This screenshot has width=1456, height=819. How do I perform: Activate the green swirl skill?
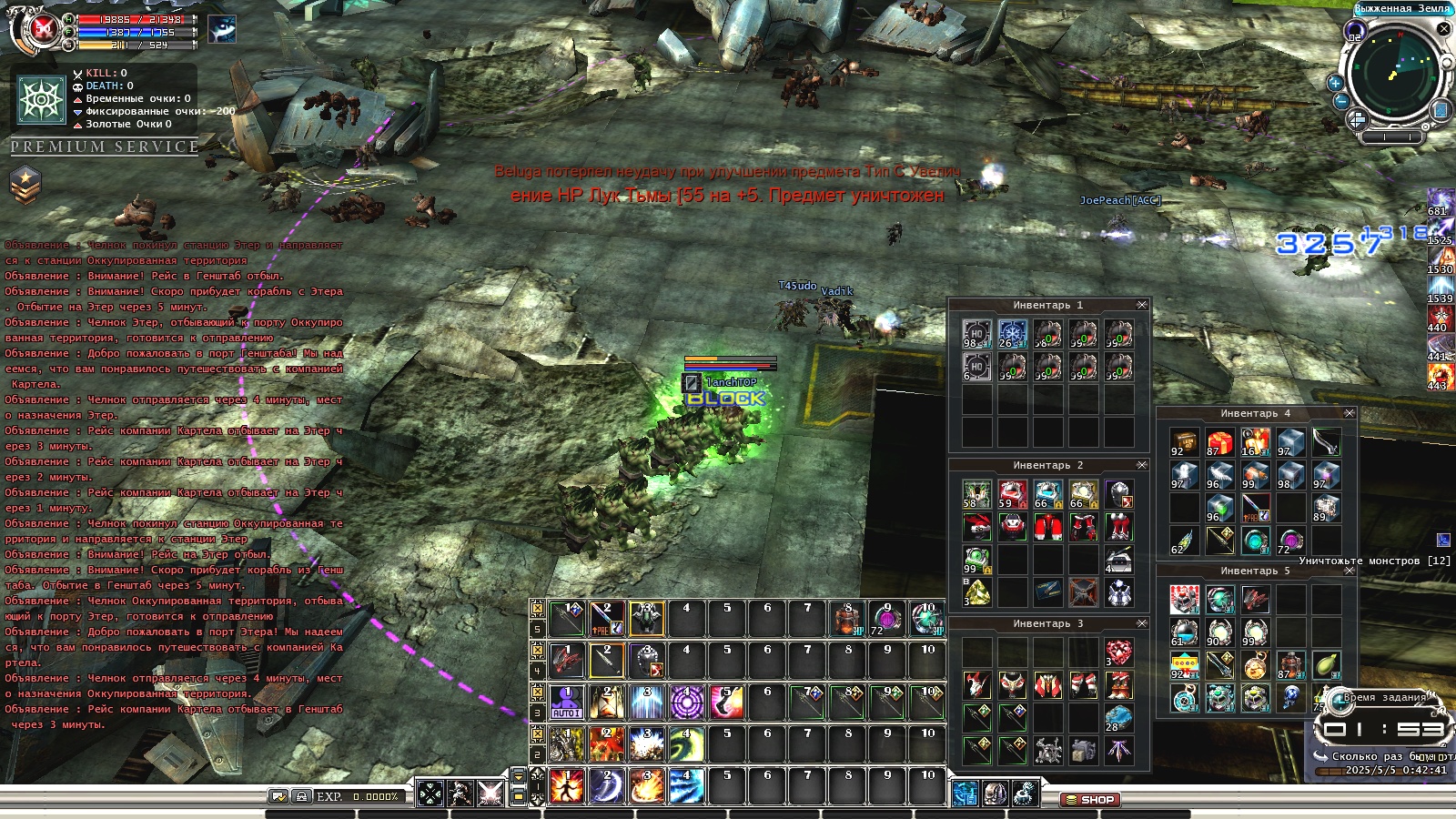pyautogui.click(x=686, y=744)
